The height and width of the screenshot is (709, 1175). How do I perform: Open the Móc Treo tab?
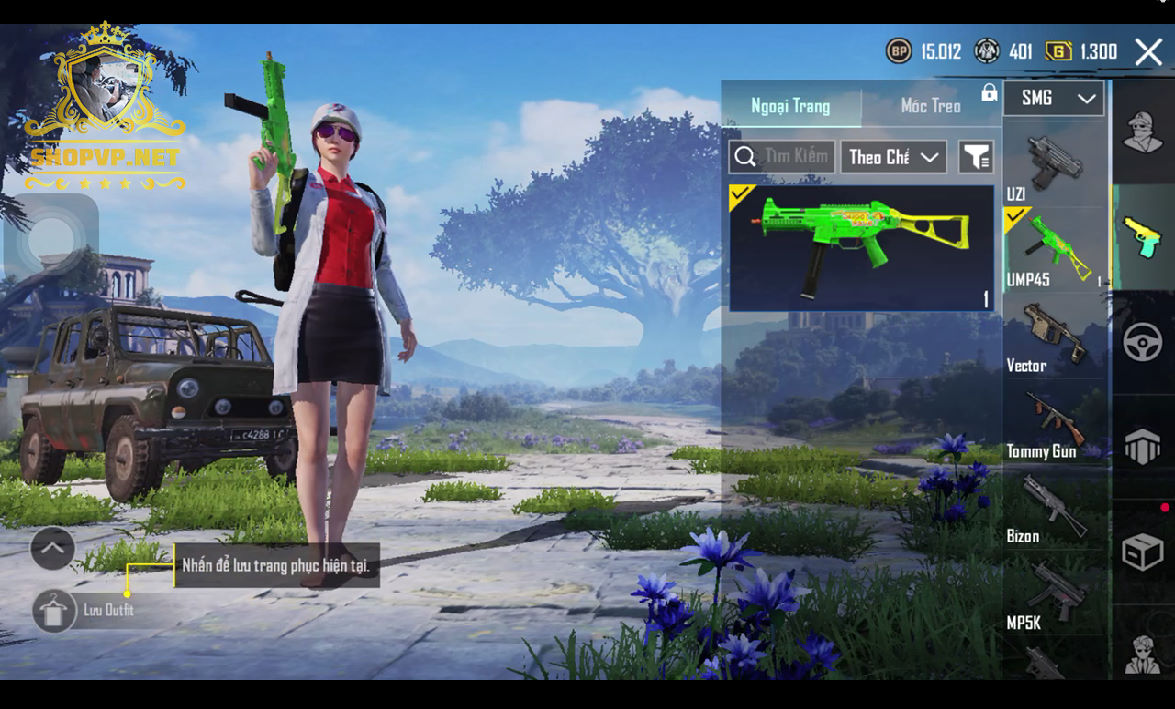pyautogui.click(x=930, y=106)
